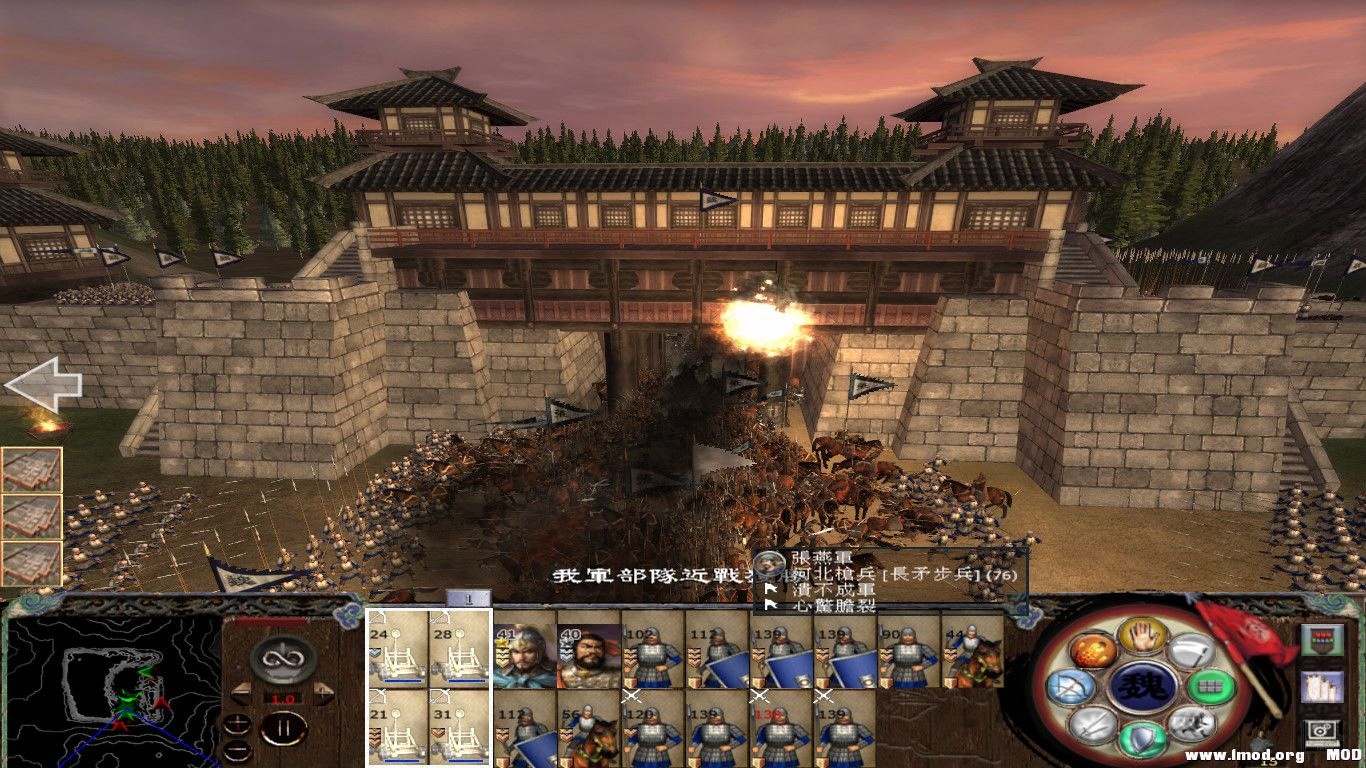
Task: Click the central Wei faction emblem
Action: coord(1143,687)
